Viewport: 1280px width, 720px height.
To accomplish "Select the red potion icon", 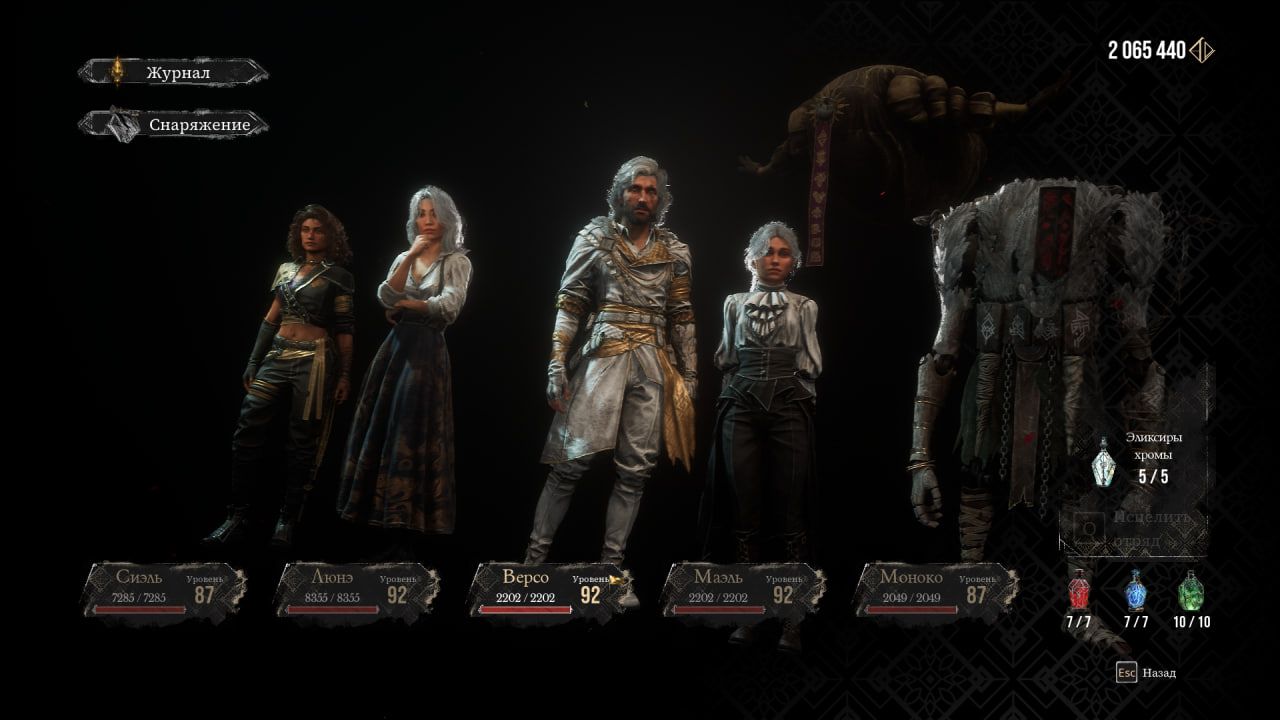I will coord(1079,592).
